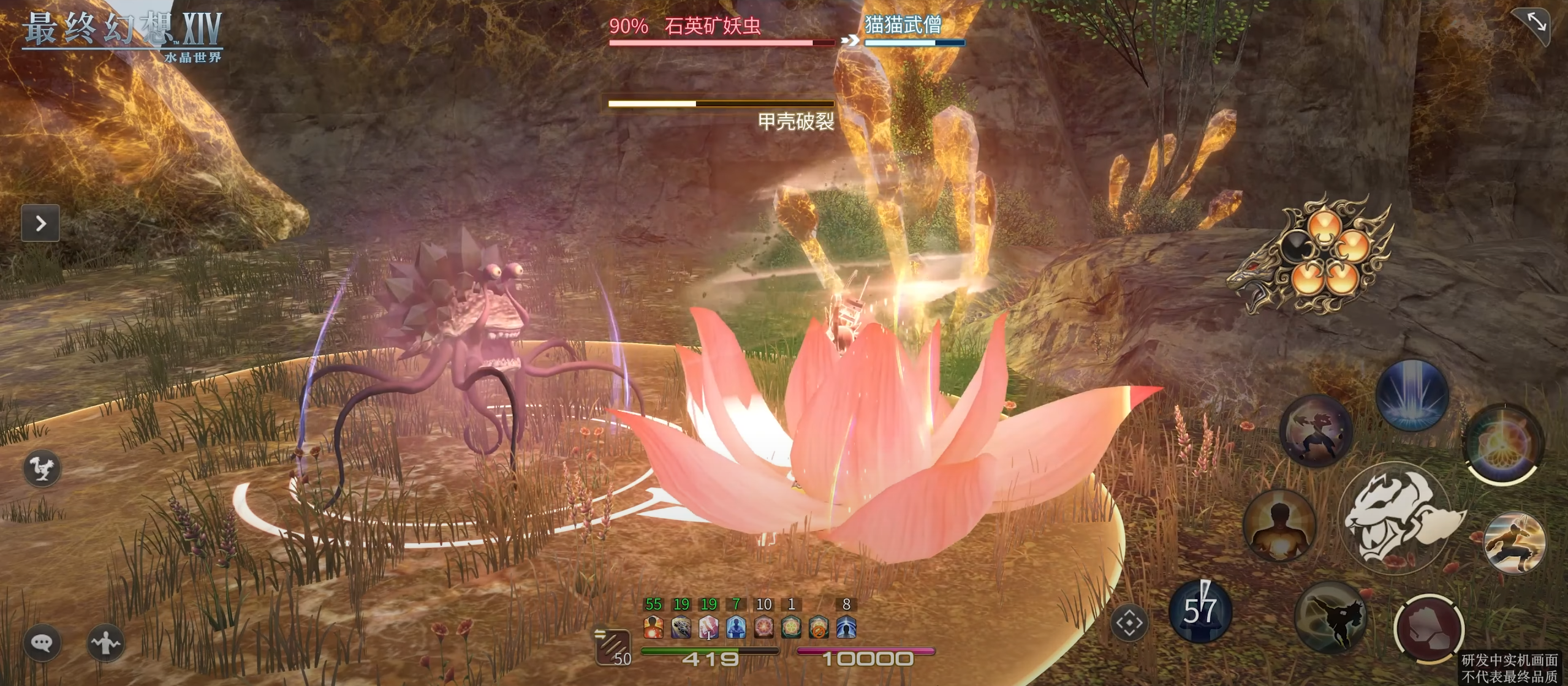Inspect the red glowing figure buff icon
The height and width of the screenshot is (686, 1568).
pos(654,627)
